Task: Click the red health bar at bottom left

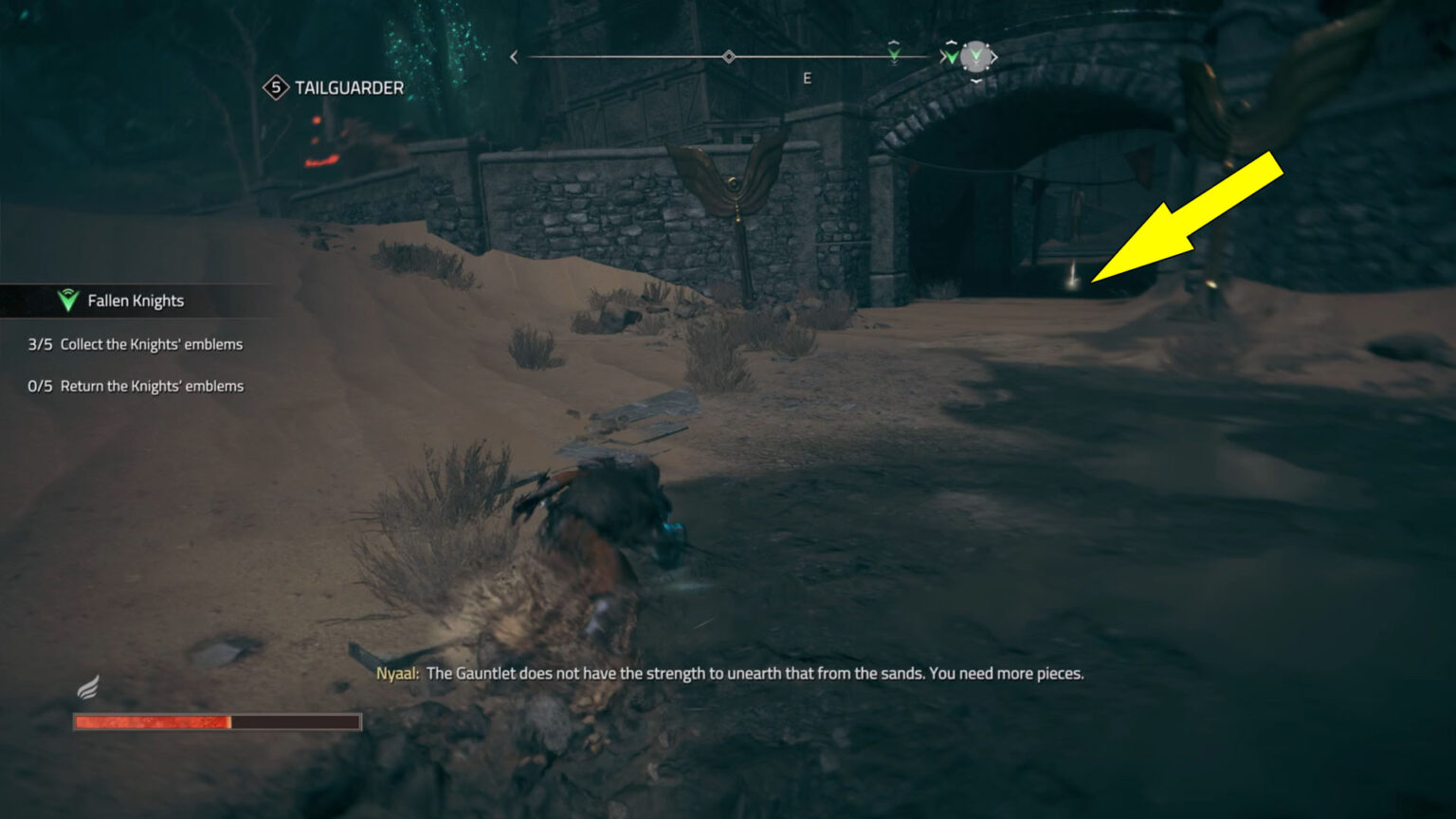Action: tap(215, 721)
